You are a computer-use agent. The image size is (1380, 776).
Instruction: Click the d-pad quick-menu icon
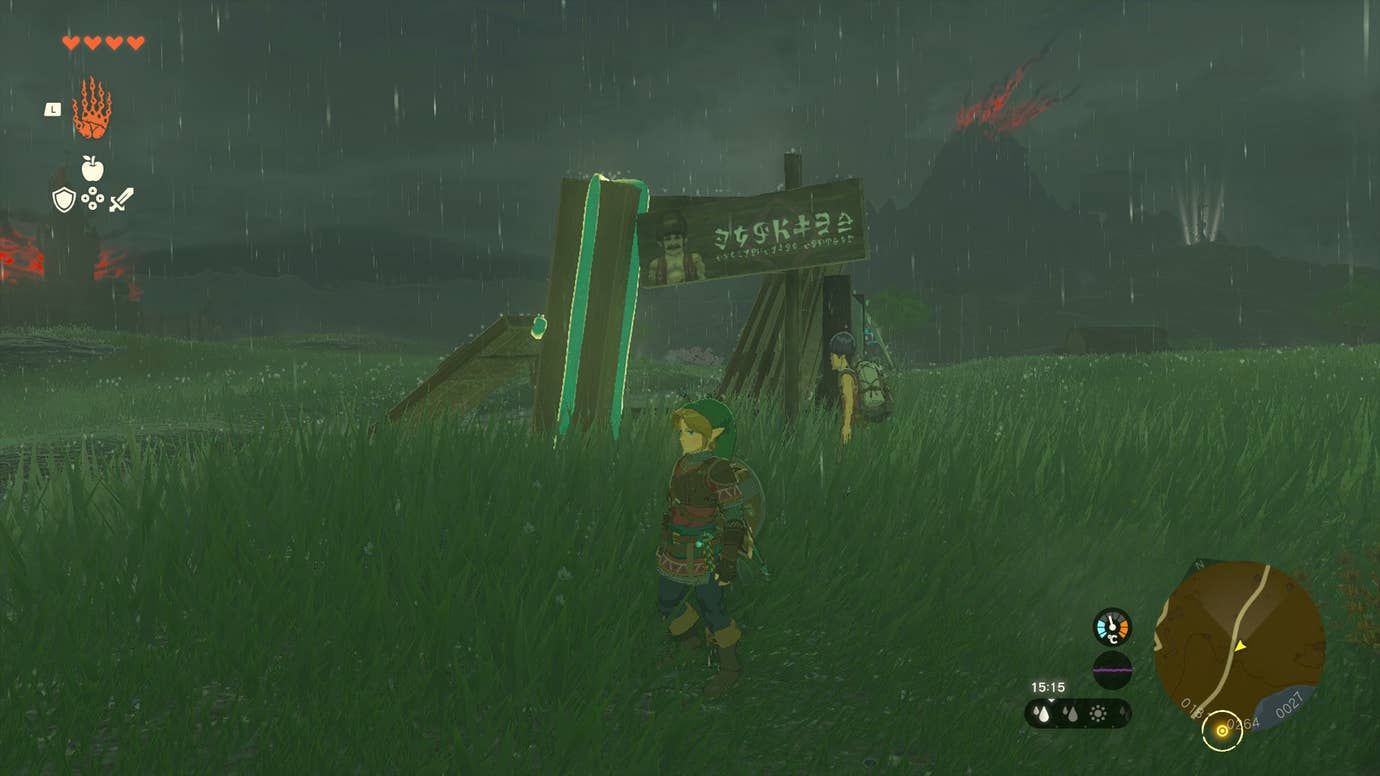(x=93, y=198)
